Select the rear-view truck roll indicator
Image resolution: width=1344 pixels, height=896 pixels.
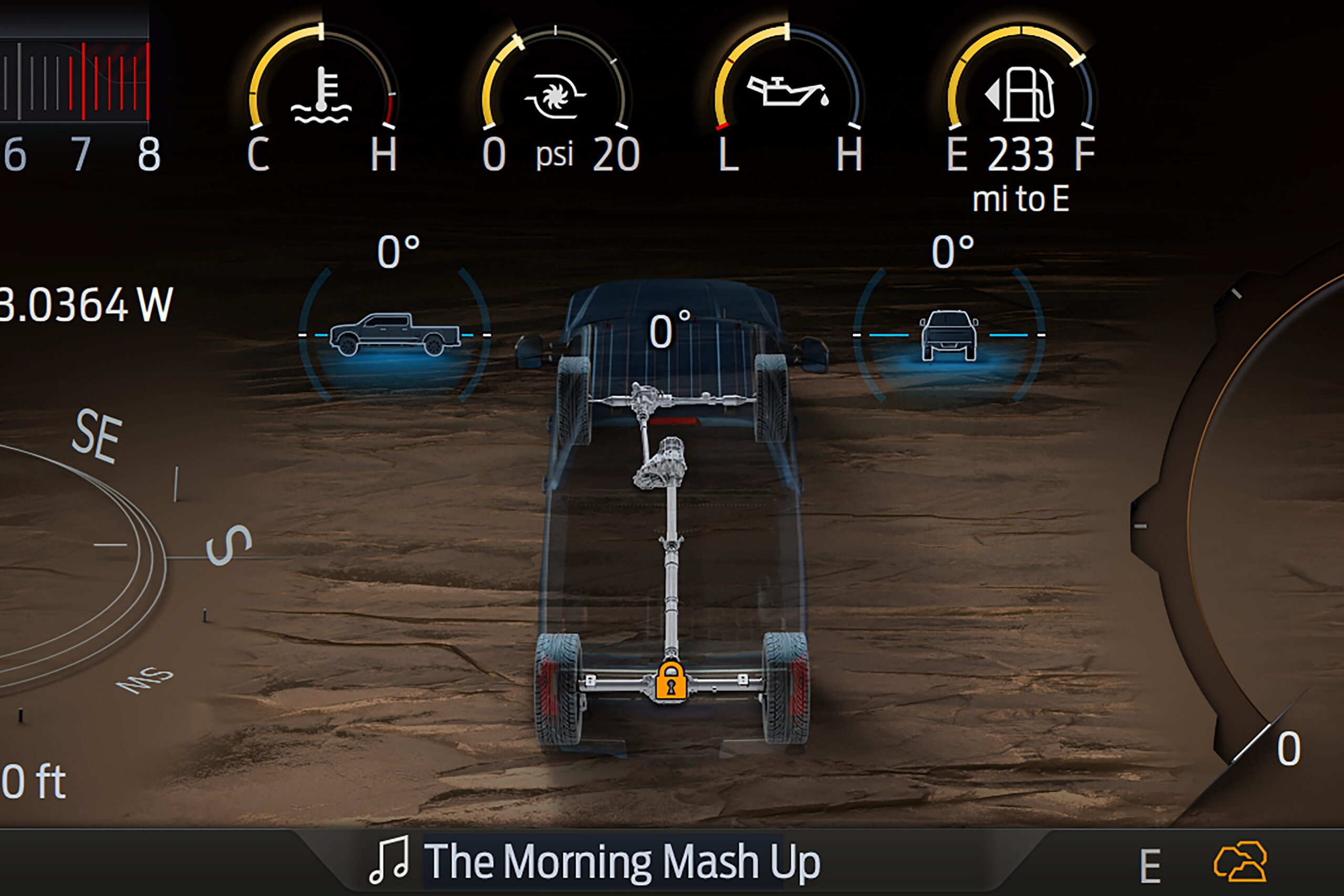pos(949,335)
